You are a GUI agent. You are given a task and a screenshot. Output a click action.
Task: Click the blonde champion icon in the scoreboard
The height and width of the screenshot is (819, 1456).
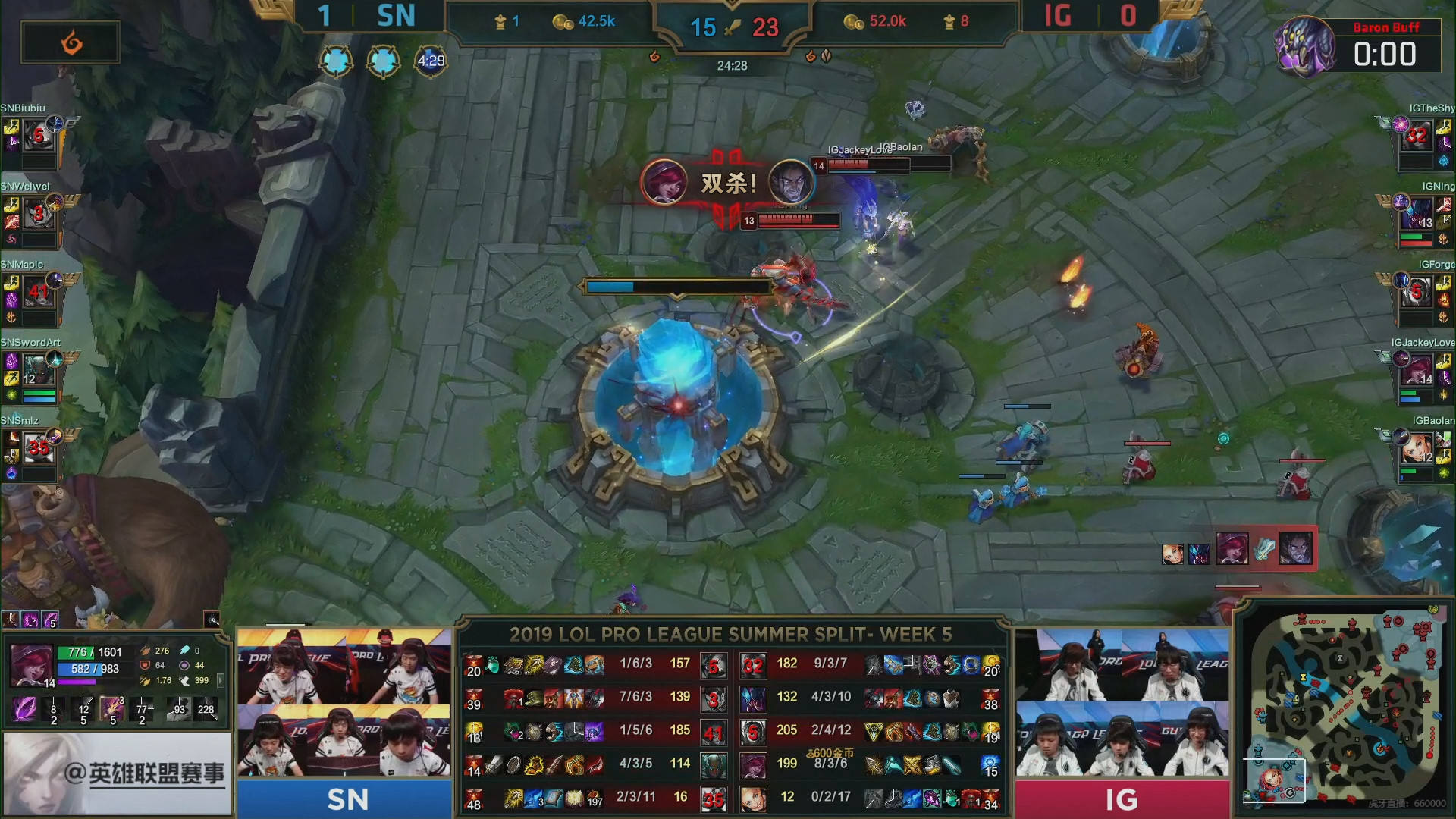pos(753,799)
